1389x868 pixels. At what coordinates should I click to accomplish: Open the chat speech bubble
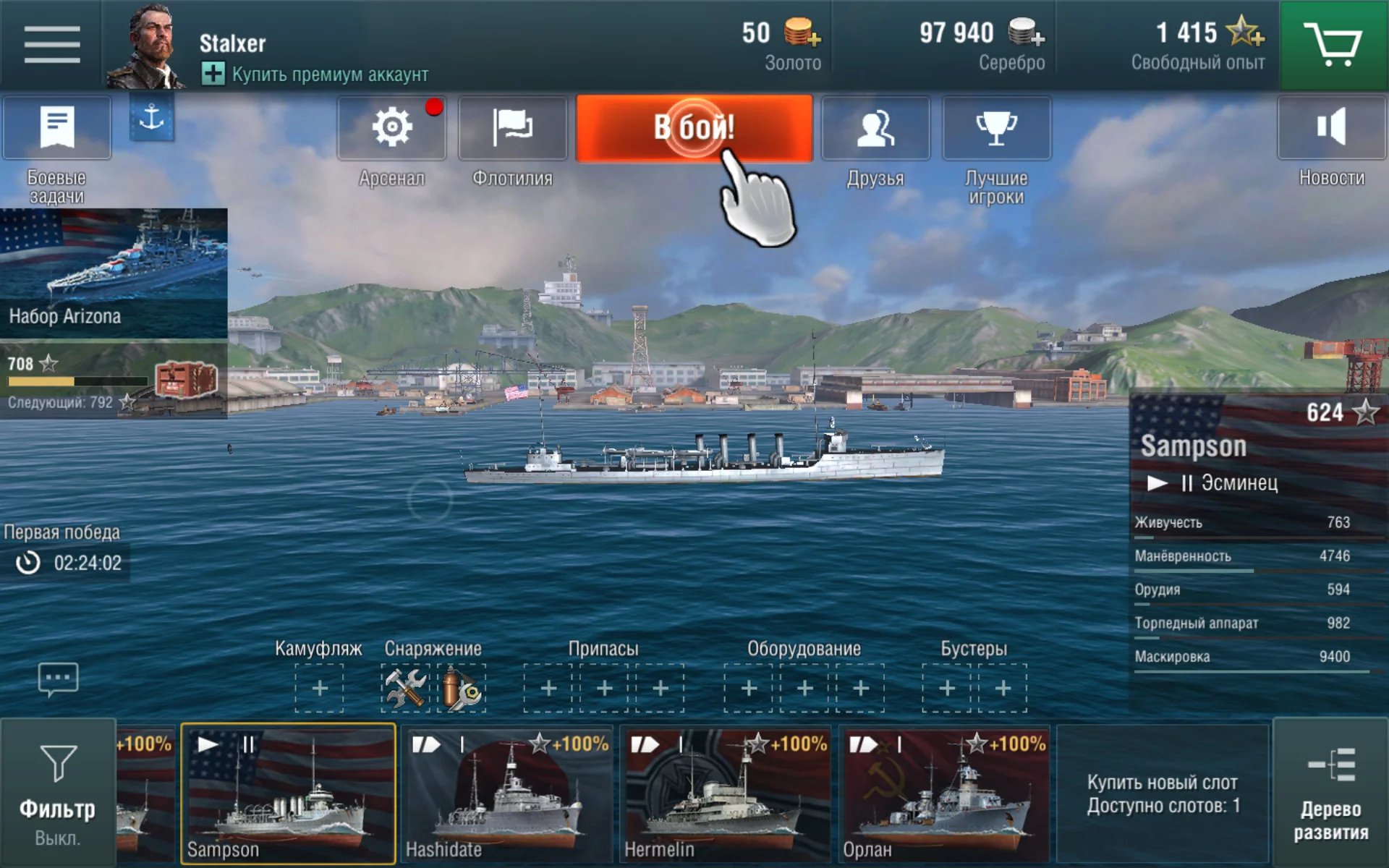[58, 679]
